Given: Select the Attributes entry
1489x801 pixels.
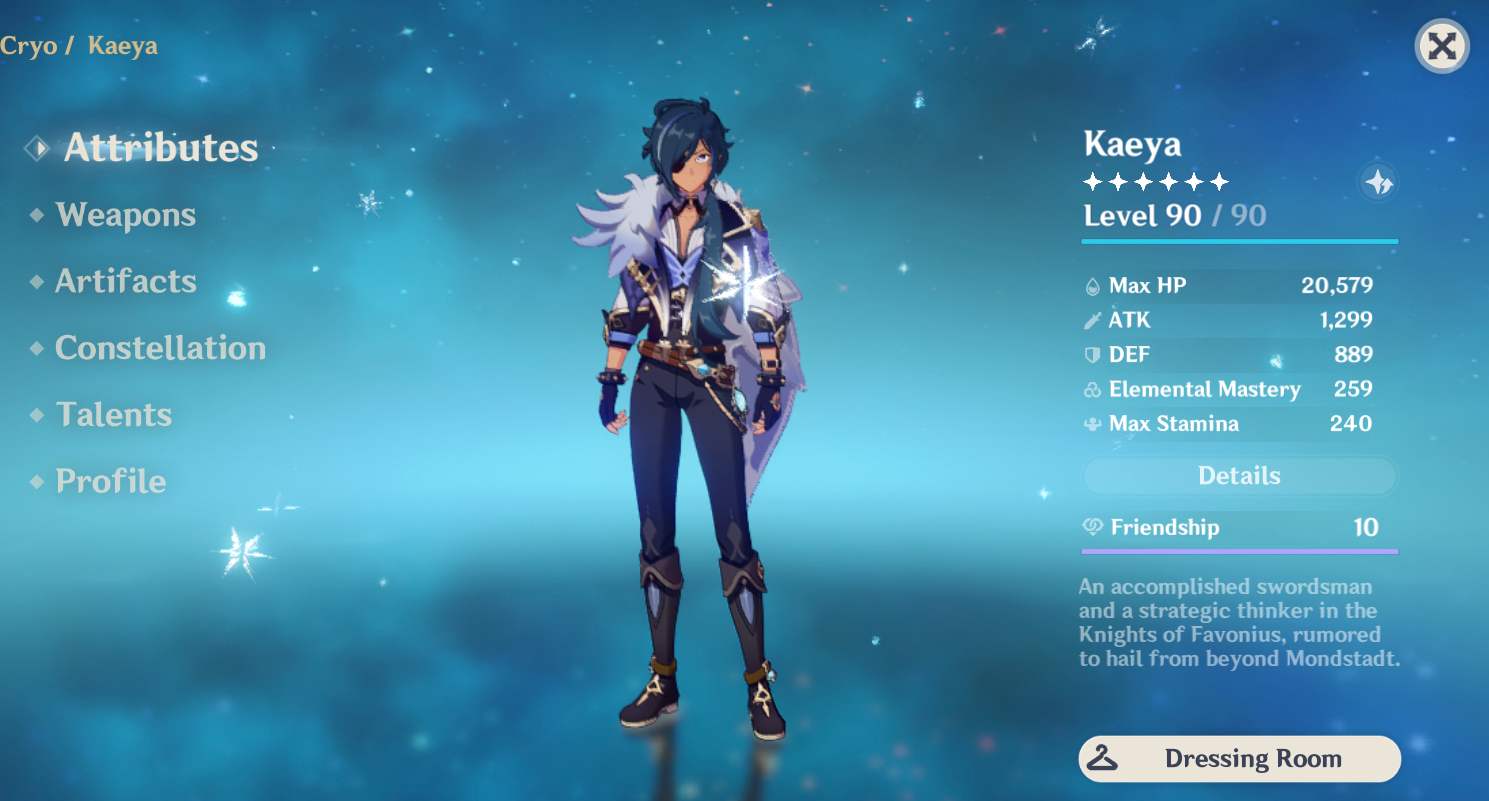Looking at the screenshot, I should (161, 147).
